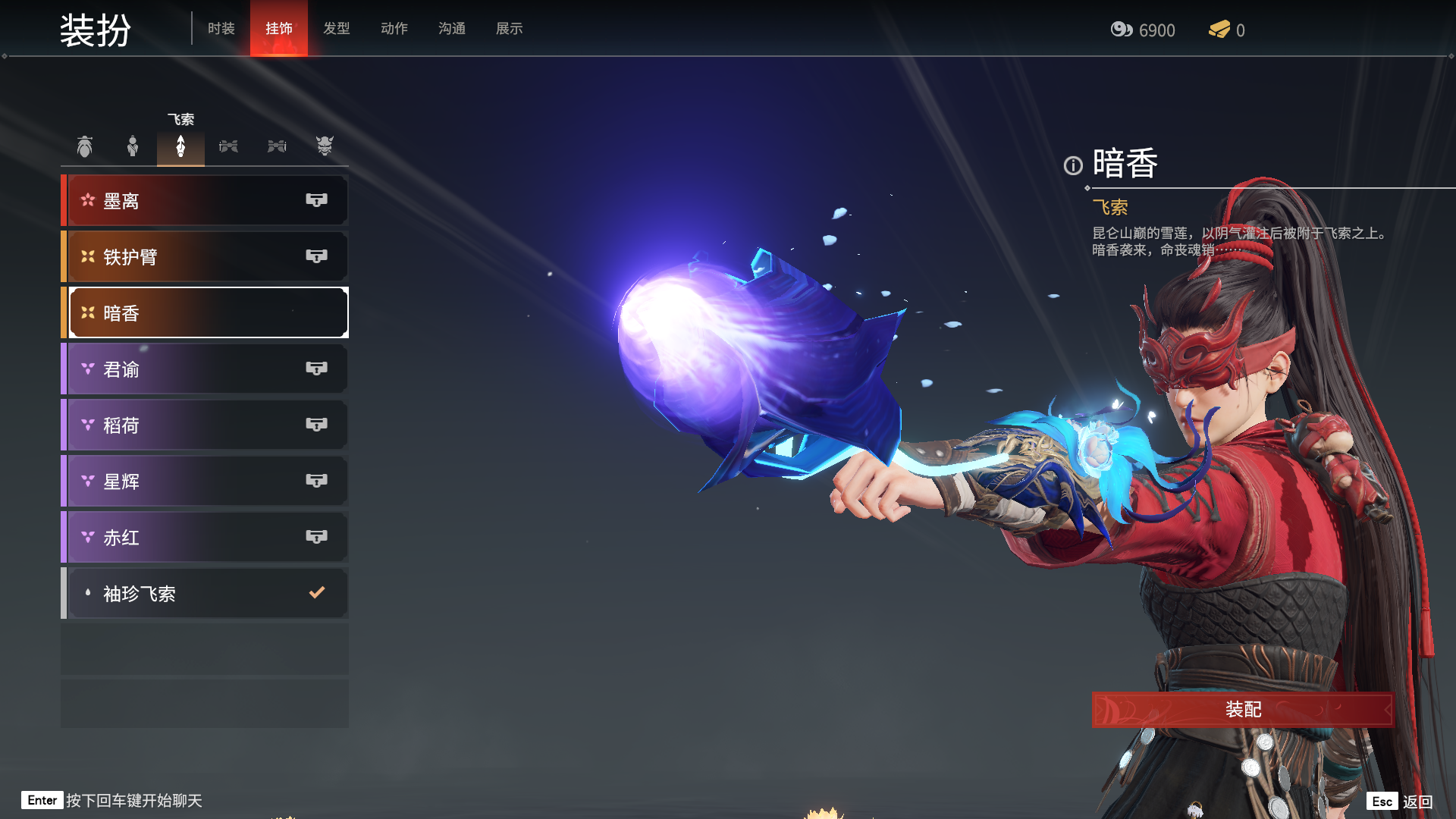Choose the 稻荷 skin row

pyautogui.click(x=206, y=425)
